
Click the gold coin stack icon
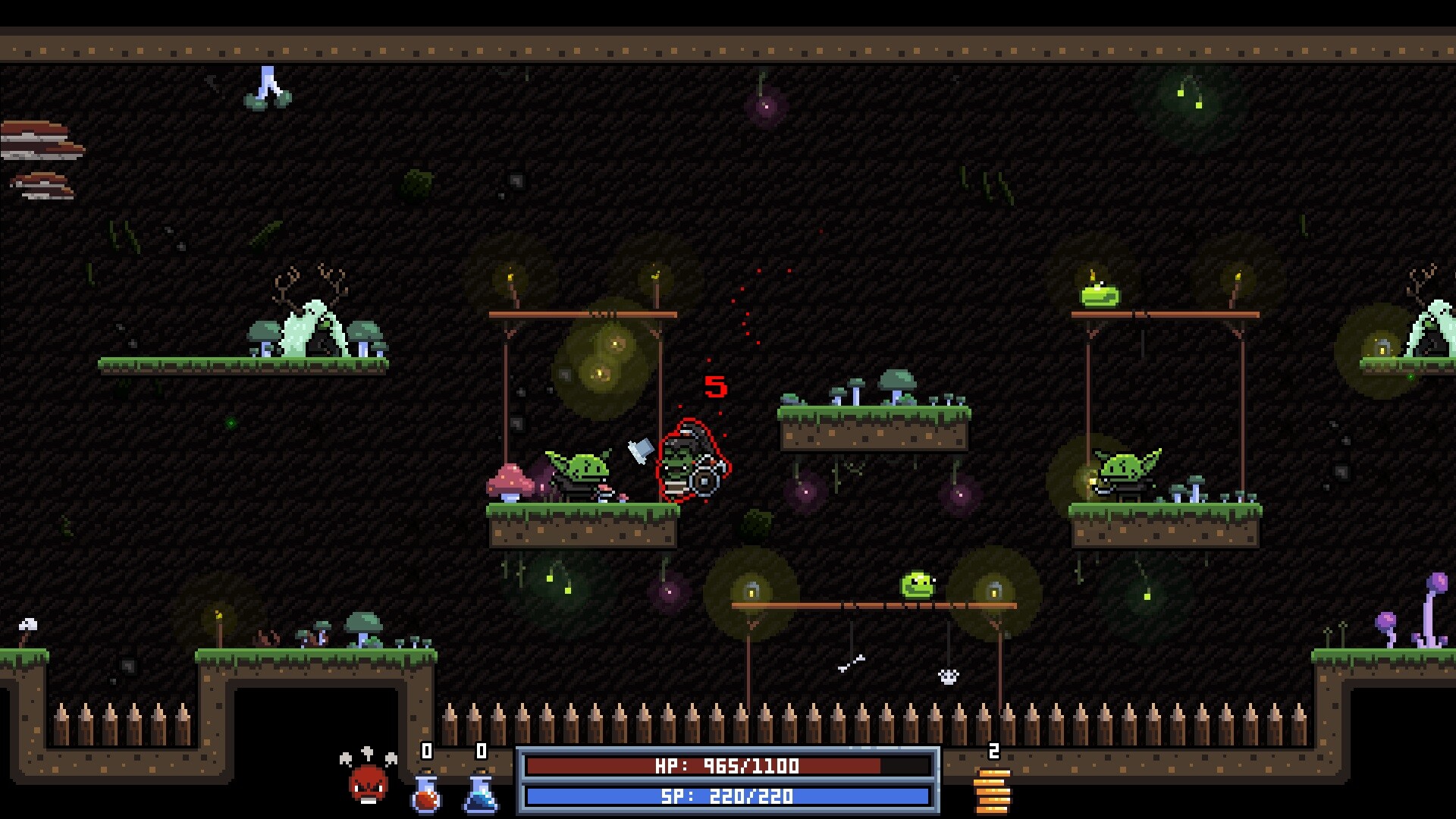tap(993, 790)
